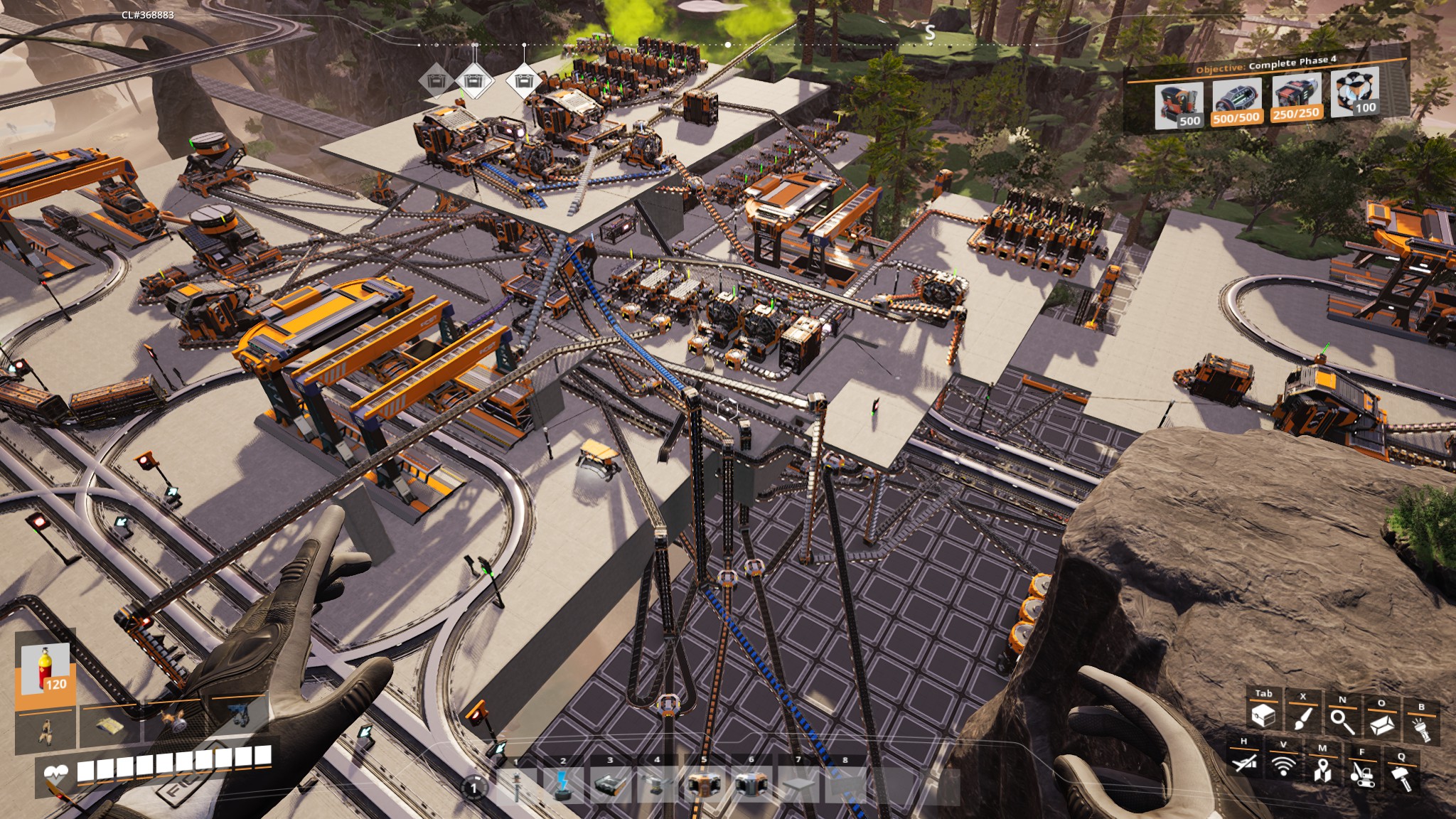Open the map marker shortcut

click(1322, 769)
